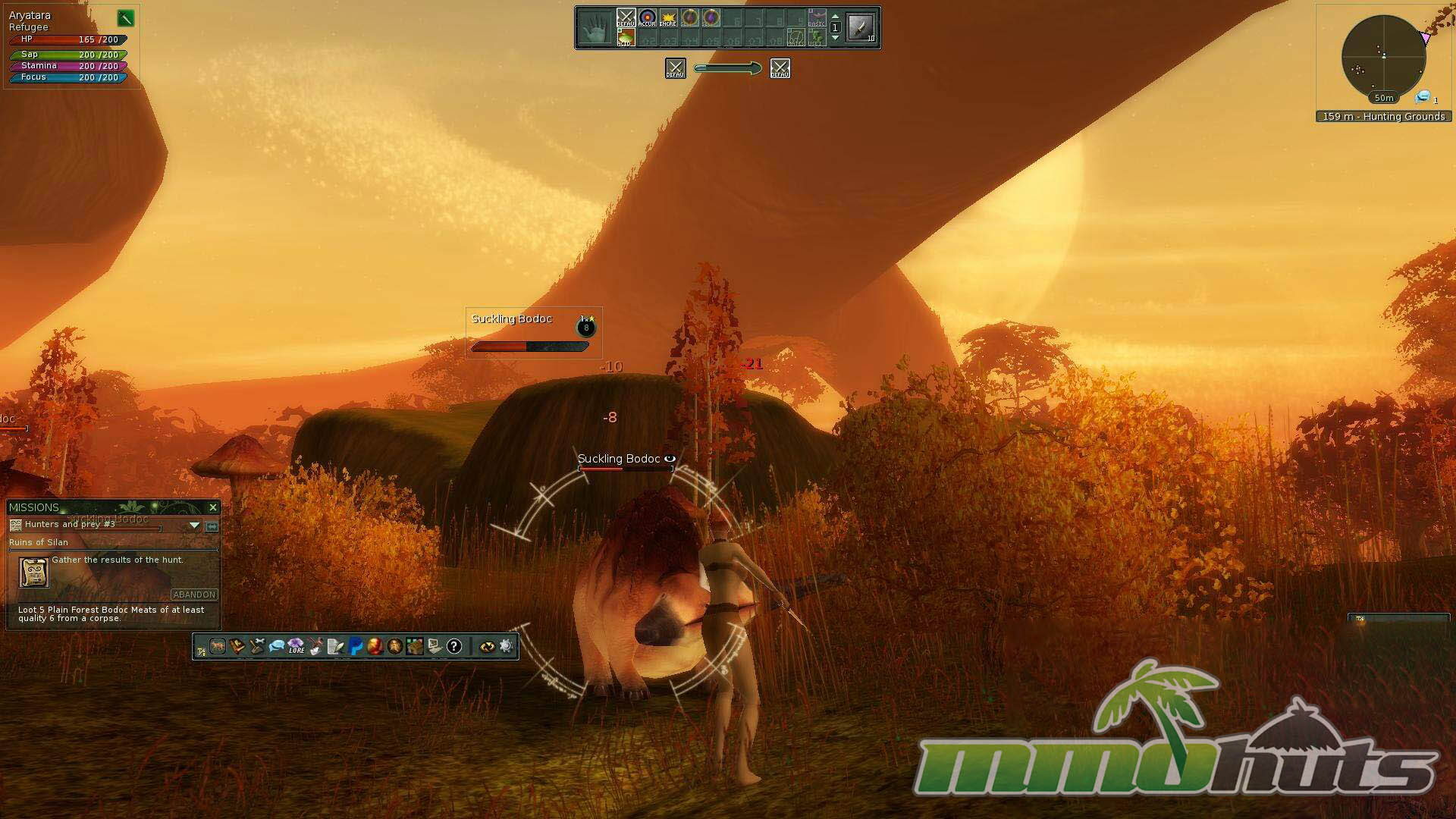The width and height of the screenshot is (1456, 819).
Task: Trigger the Acid action in the hotbar
Action: pos(625,38)
